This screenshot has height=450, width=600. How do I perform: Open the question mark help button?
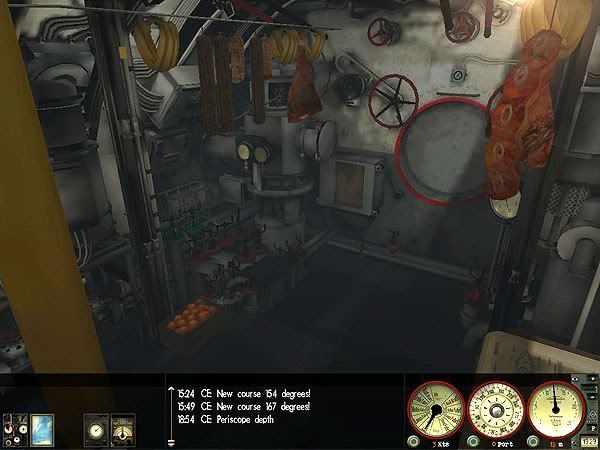tap(590, 440)
